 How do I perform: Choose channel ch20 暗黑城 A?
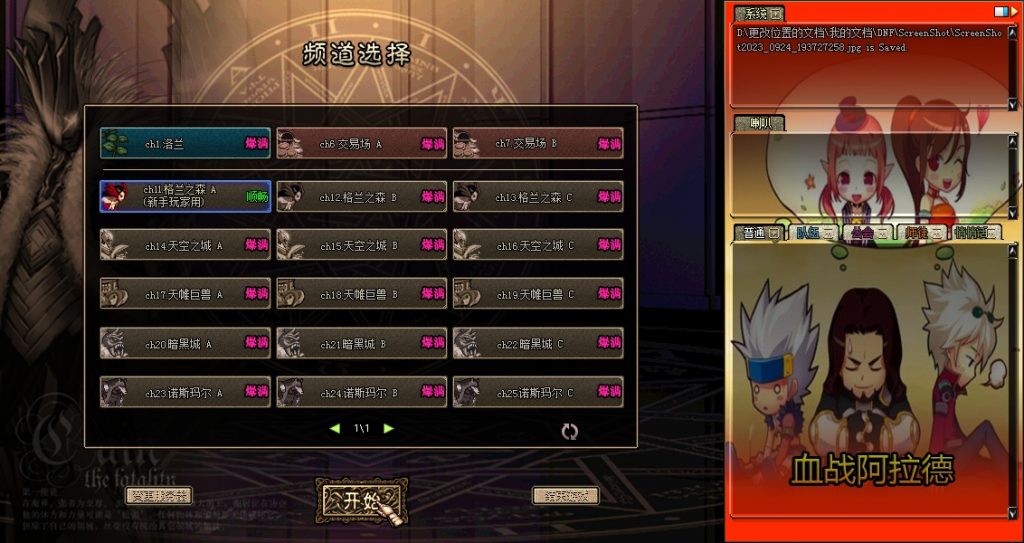pos(185,343)
